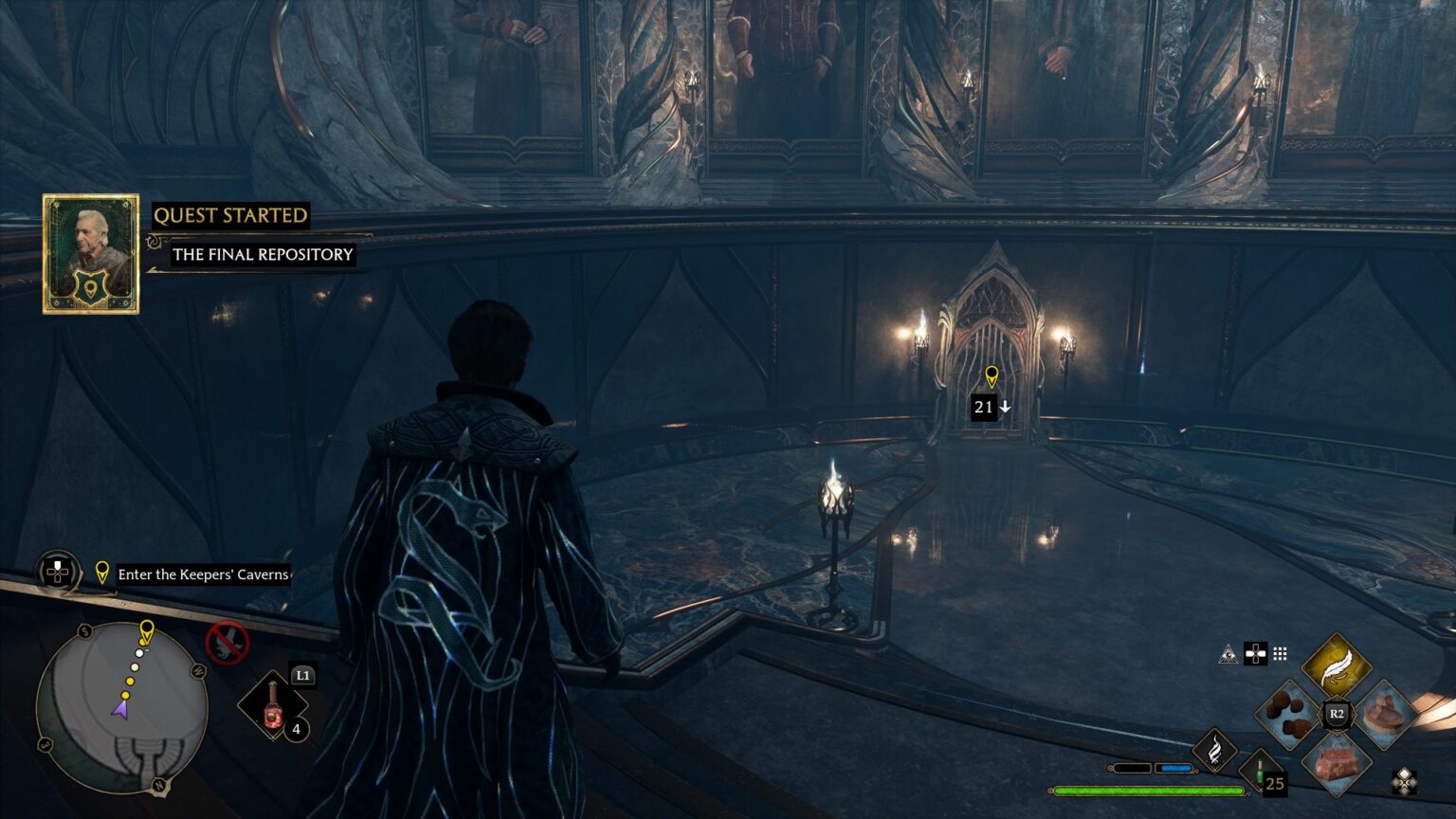Open the dotted grid icon
This screenshot has height=819, width=1456.
(x=1280, y=654)
